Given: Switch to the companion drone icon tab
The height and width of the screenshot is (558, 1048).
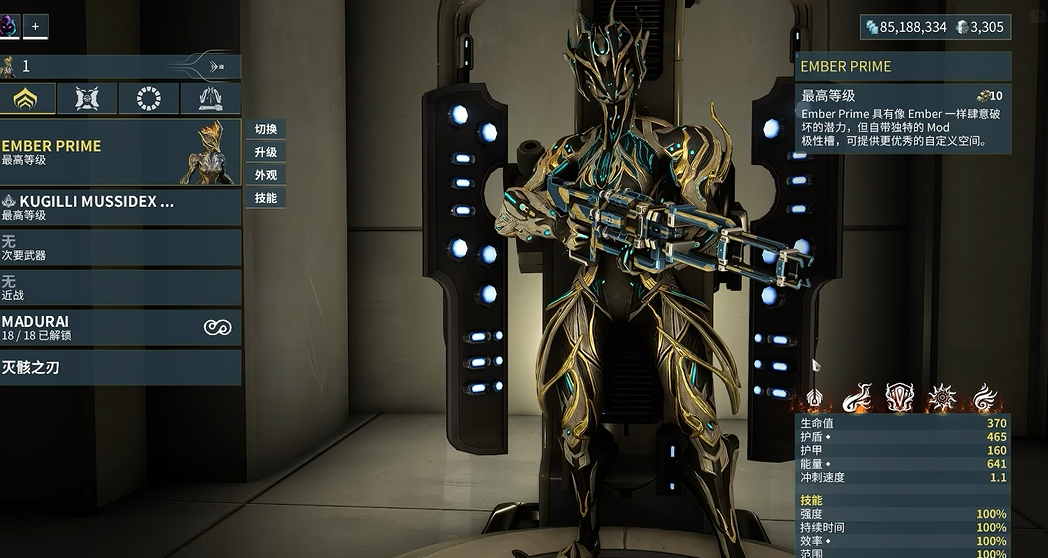Looking at the screenshot, I should point(88,98).
